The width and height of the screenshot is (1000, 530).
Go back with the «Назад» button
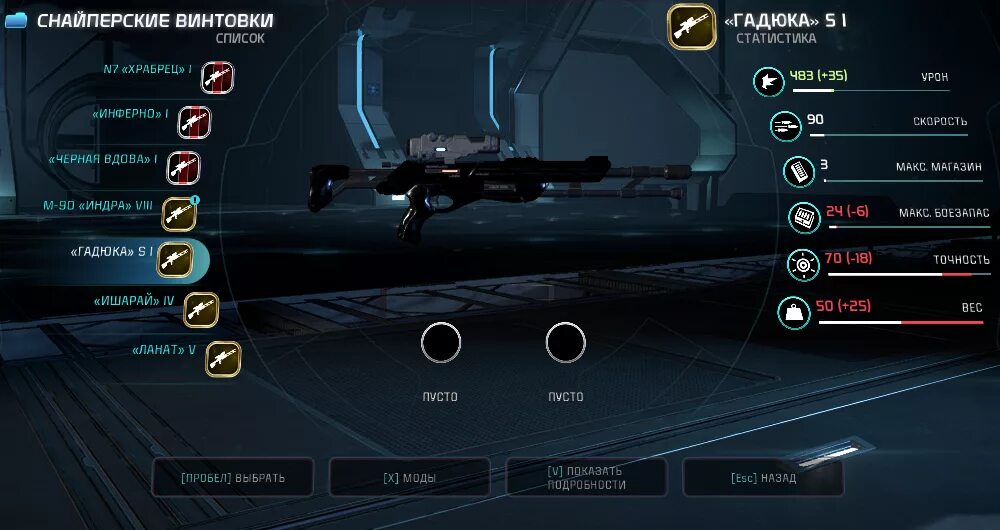[763, 478]
